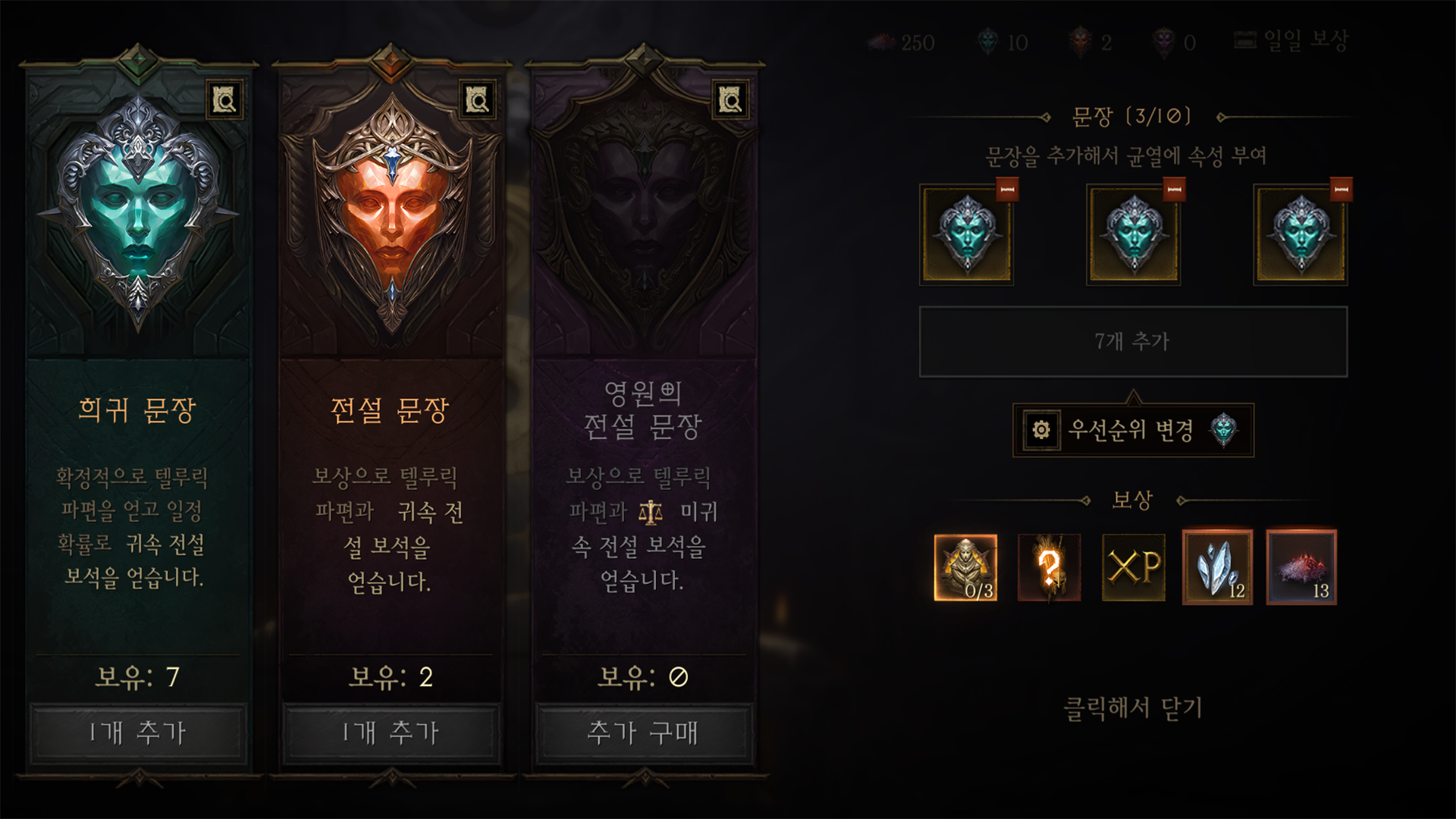Add one rare crest with 1개 추가
This screenshot has height=819, width=1456.
tap(137, 733)
